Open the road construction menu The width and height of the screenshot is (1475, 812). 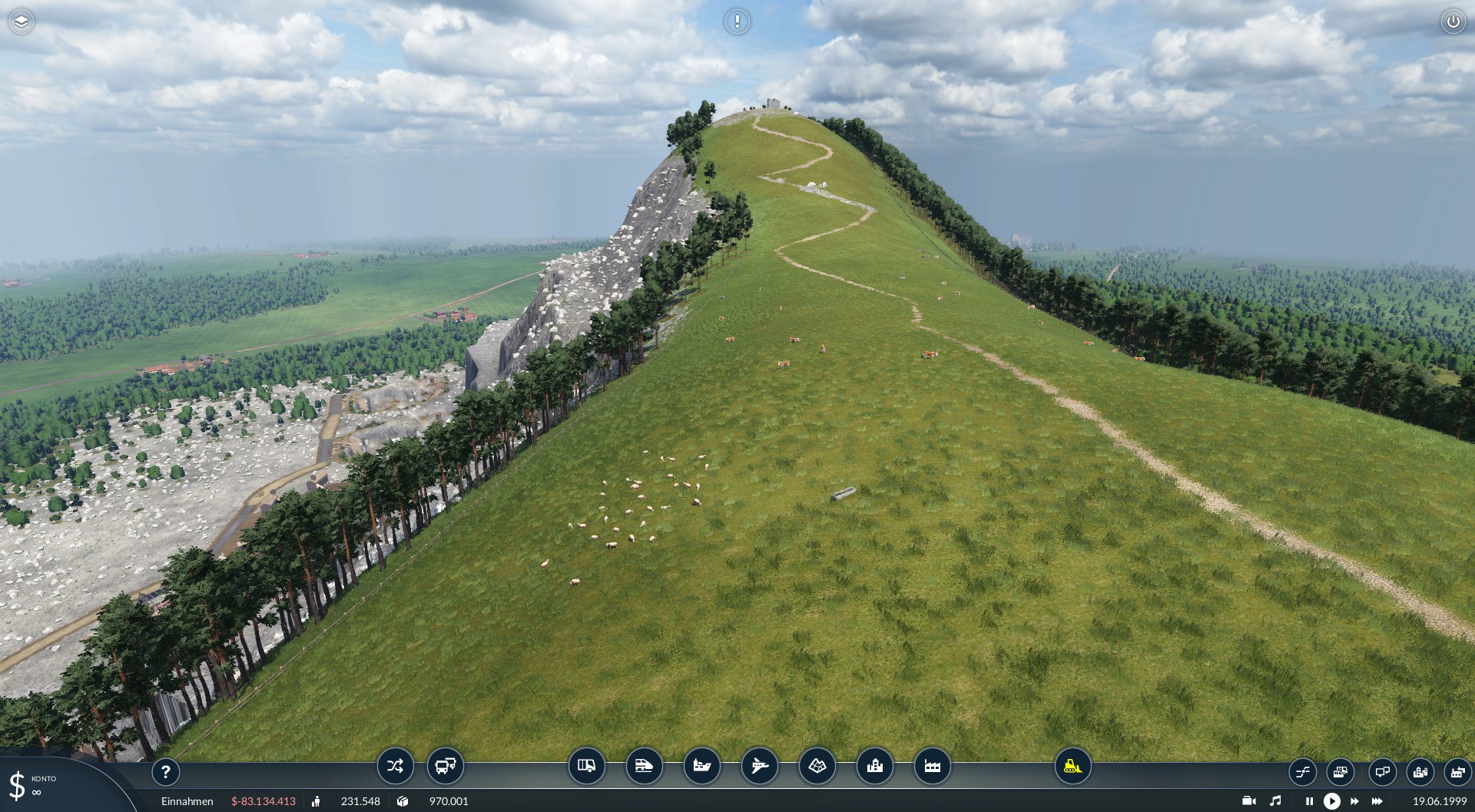586,766
